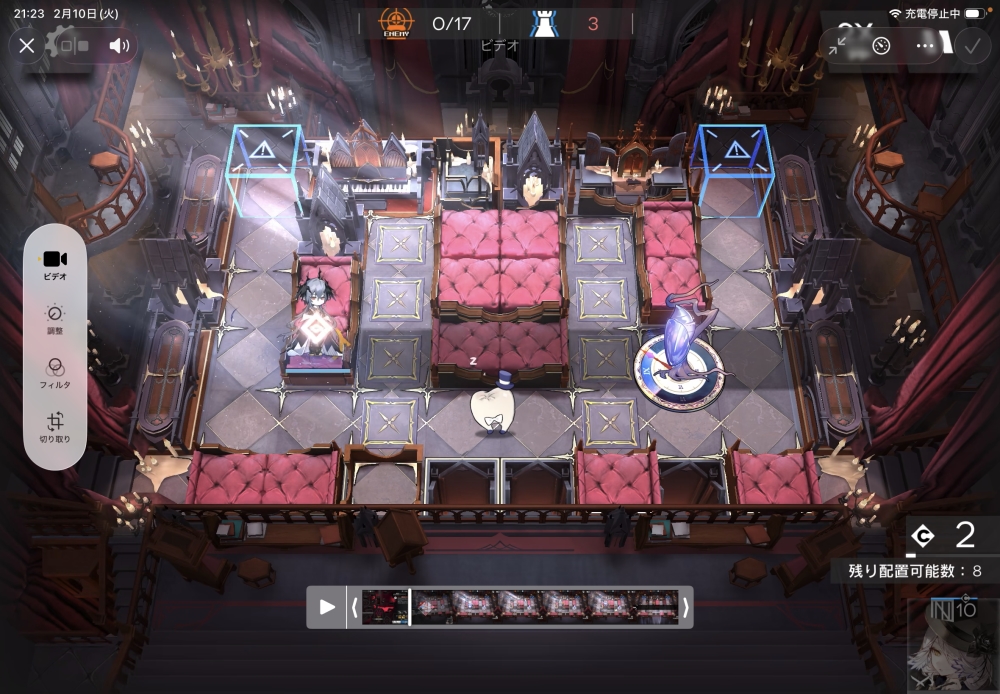
Task: Click the right trim handle of the timeline
Action: point(685,607)
